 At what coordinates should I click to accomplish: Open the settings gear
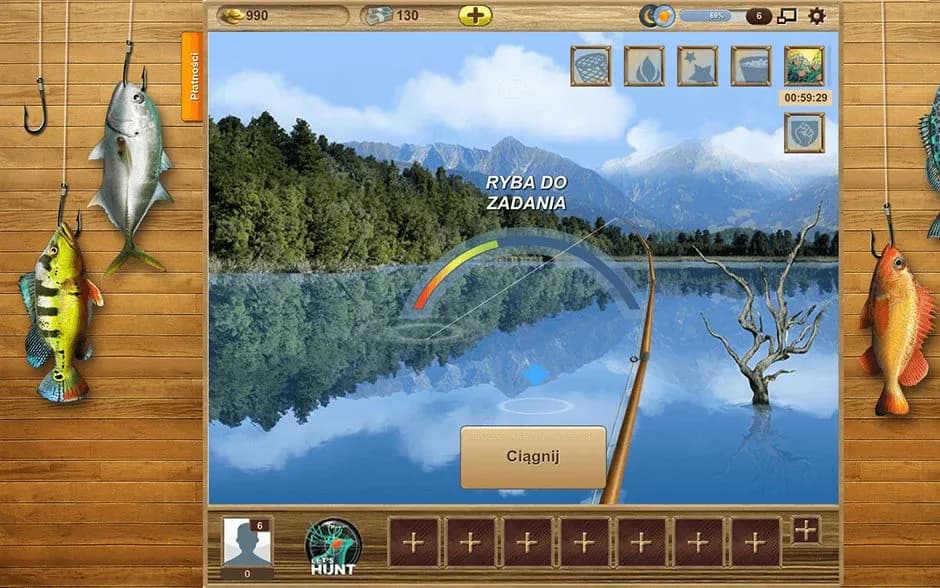point(817,16)
